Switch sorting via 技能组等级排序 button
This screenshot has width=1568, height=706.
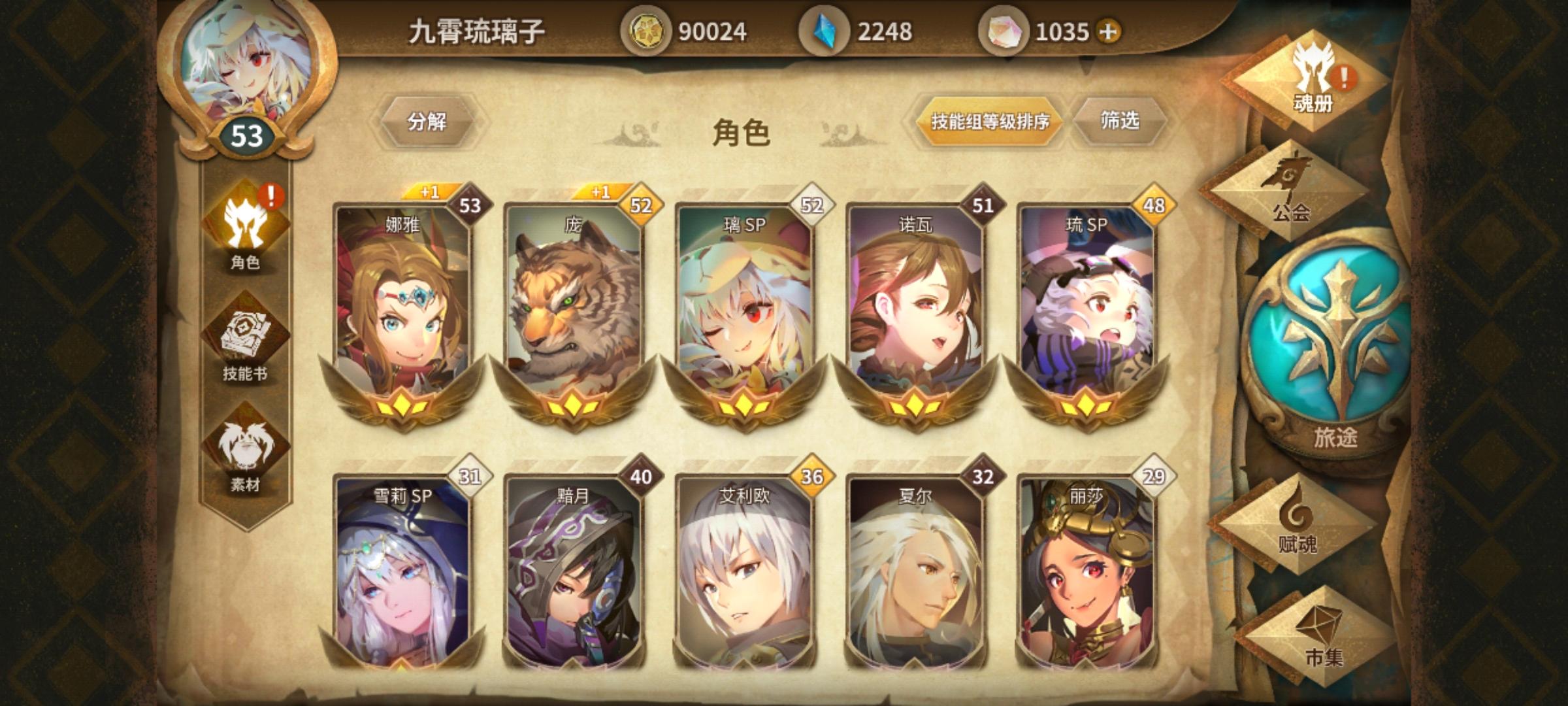992,121
